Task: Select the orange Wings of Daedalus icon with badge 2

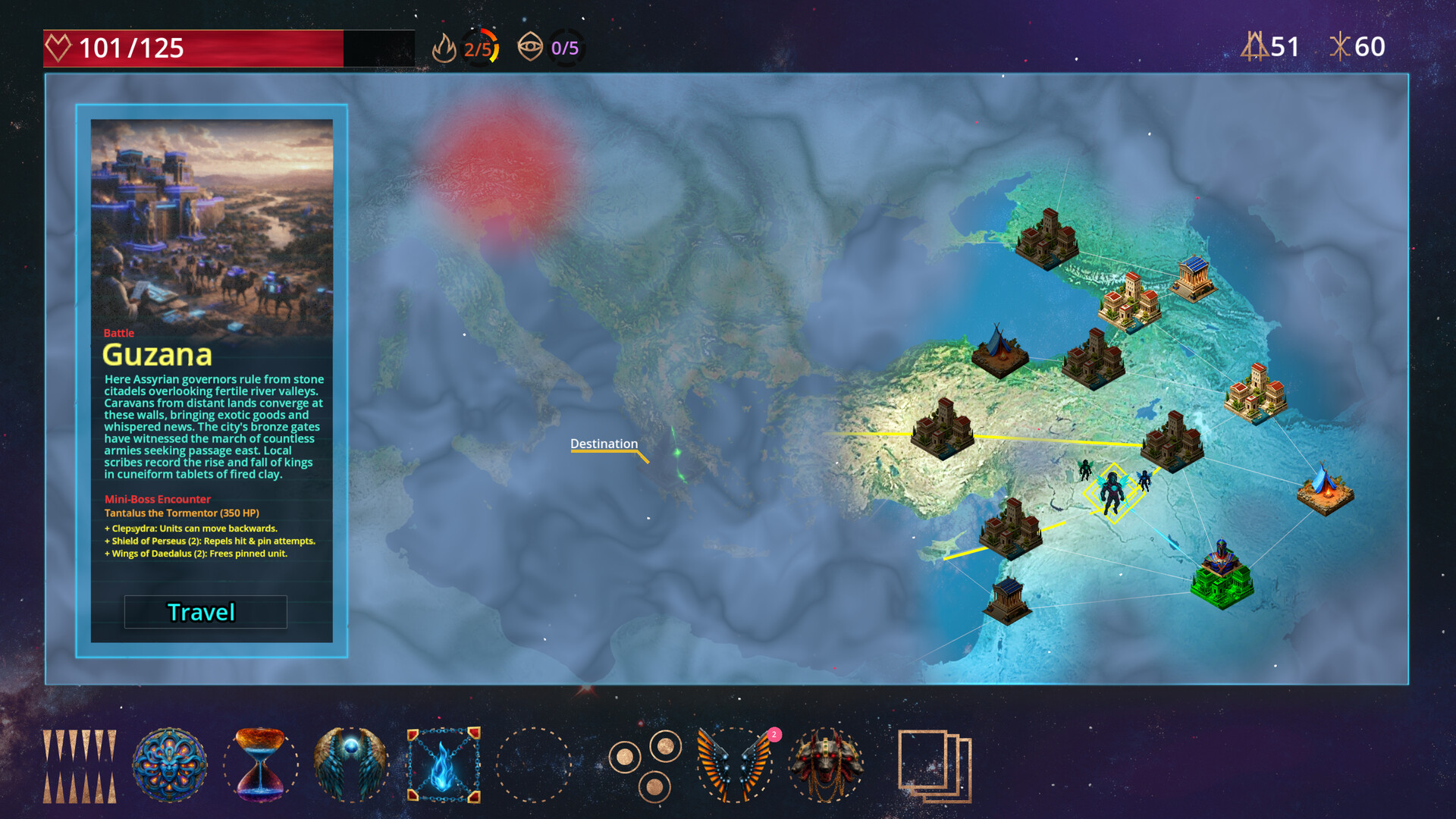Action: pos(734,762)
